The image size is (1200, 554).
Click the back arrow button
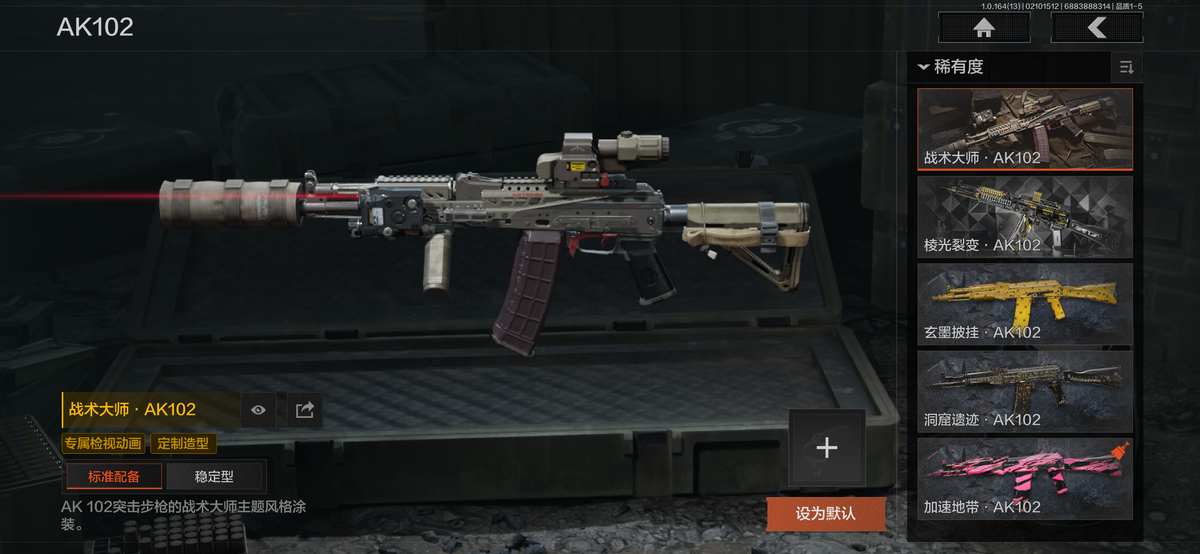[1097, 28]
